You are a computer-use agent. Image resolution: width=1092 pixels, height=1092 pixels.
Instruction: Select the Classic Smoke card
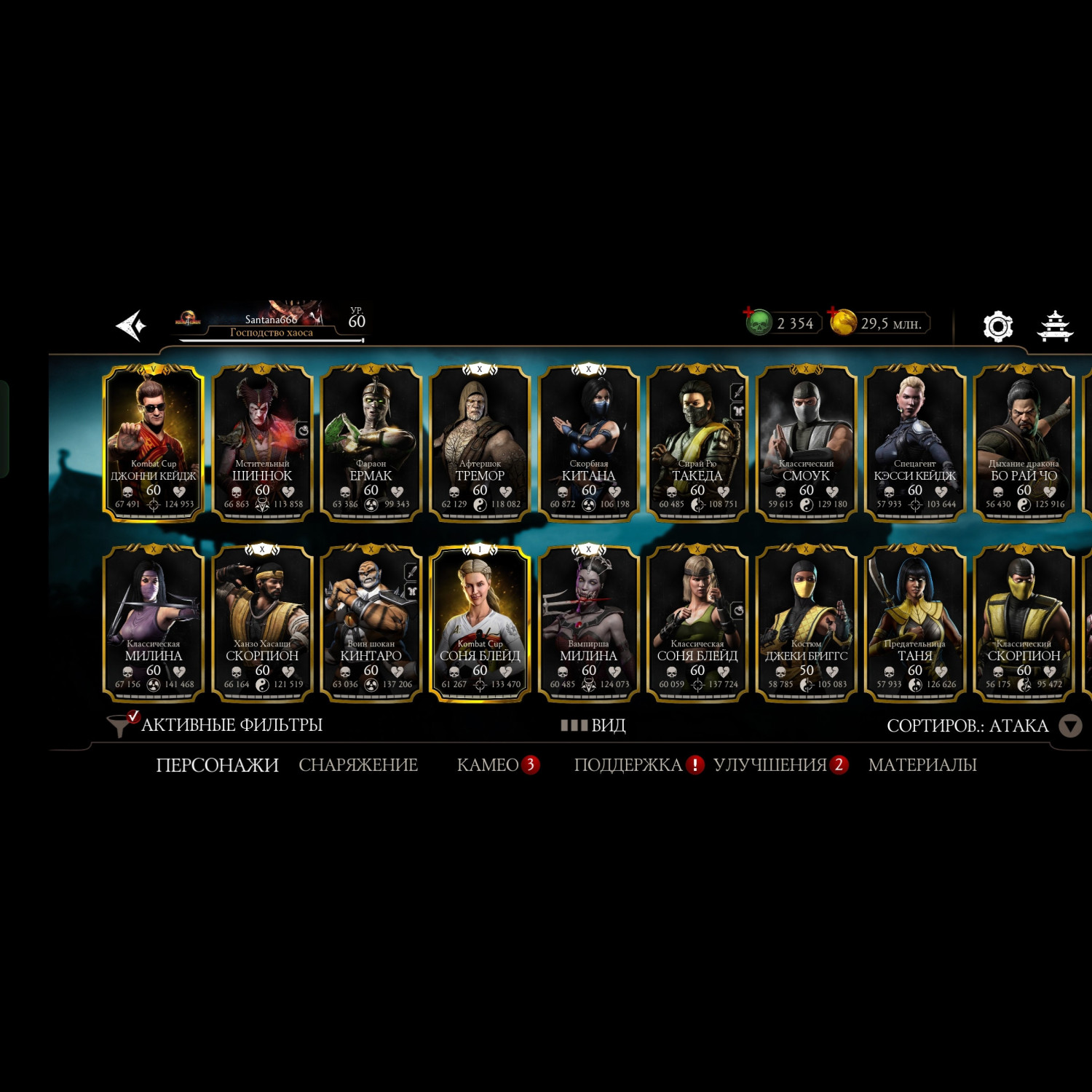coord(806,443)
